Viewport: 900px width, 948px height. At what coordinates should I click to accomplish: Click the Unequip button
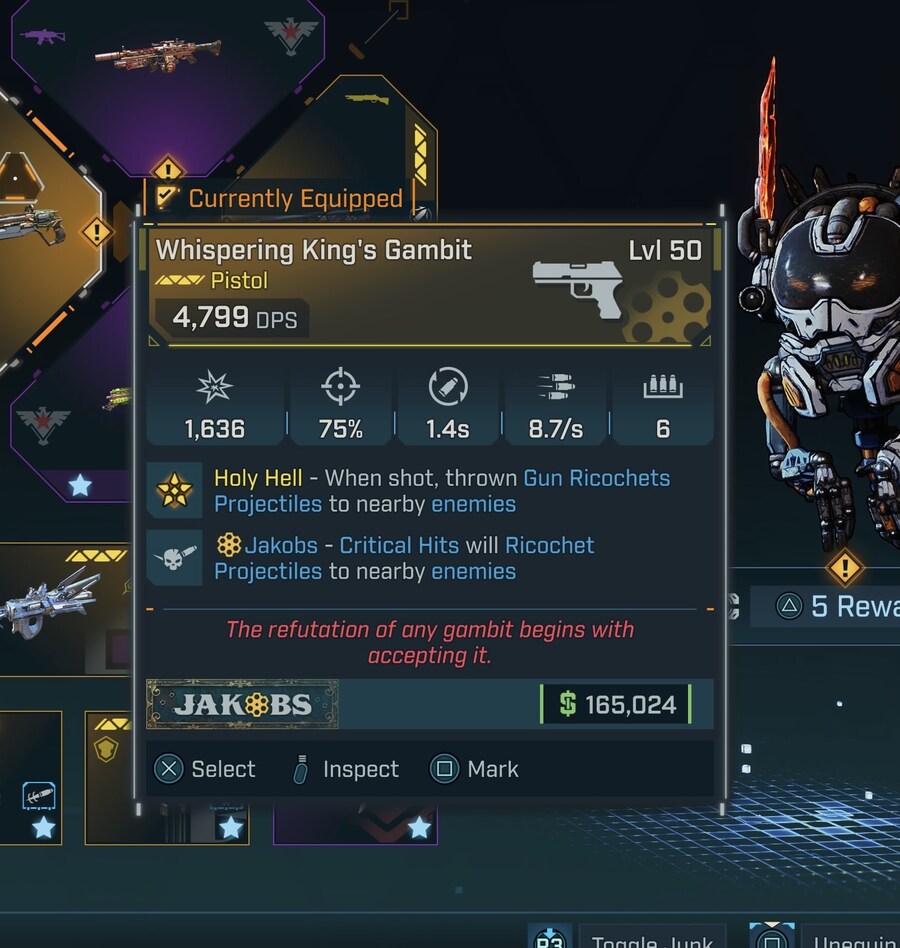[850, 940]
